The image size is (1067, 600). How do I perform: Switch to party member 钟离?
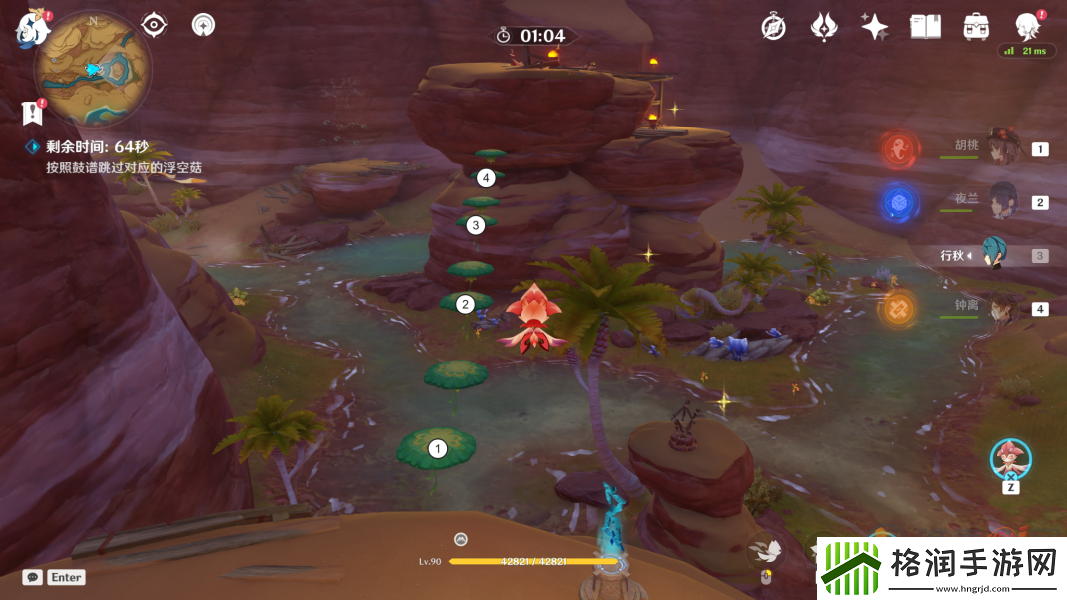(x=1000, y=309)
